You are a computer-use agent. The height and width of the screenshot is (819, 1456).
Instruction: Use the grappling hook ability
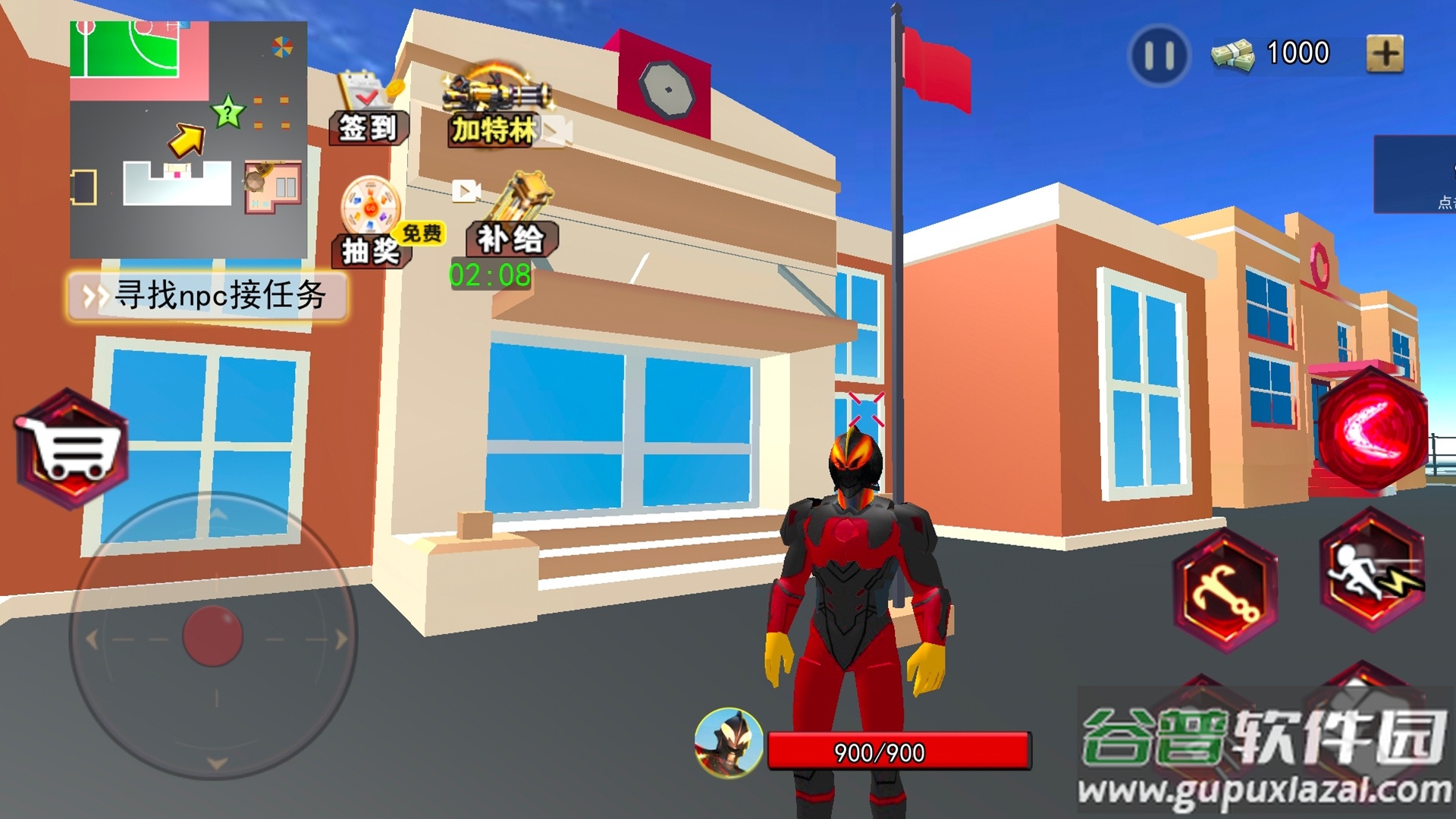(x=1225, y=590)
